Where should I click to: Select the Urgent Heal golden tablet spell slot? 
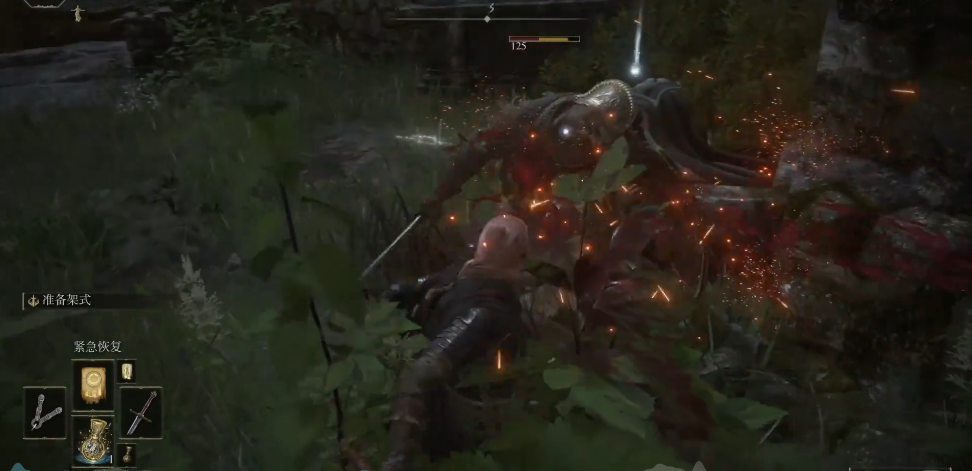[93, 382]
